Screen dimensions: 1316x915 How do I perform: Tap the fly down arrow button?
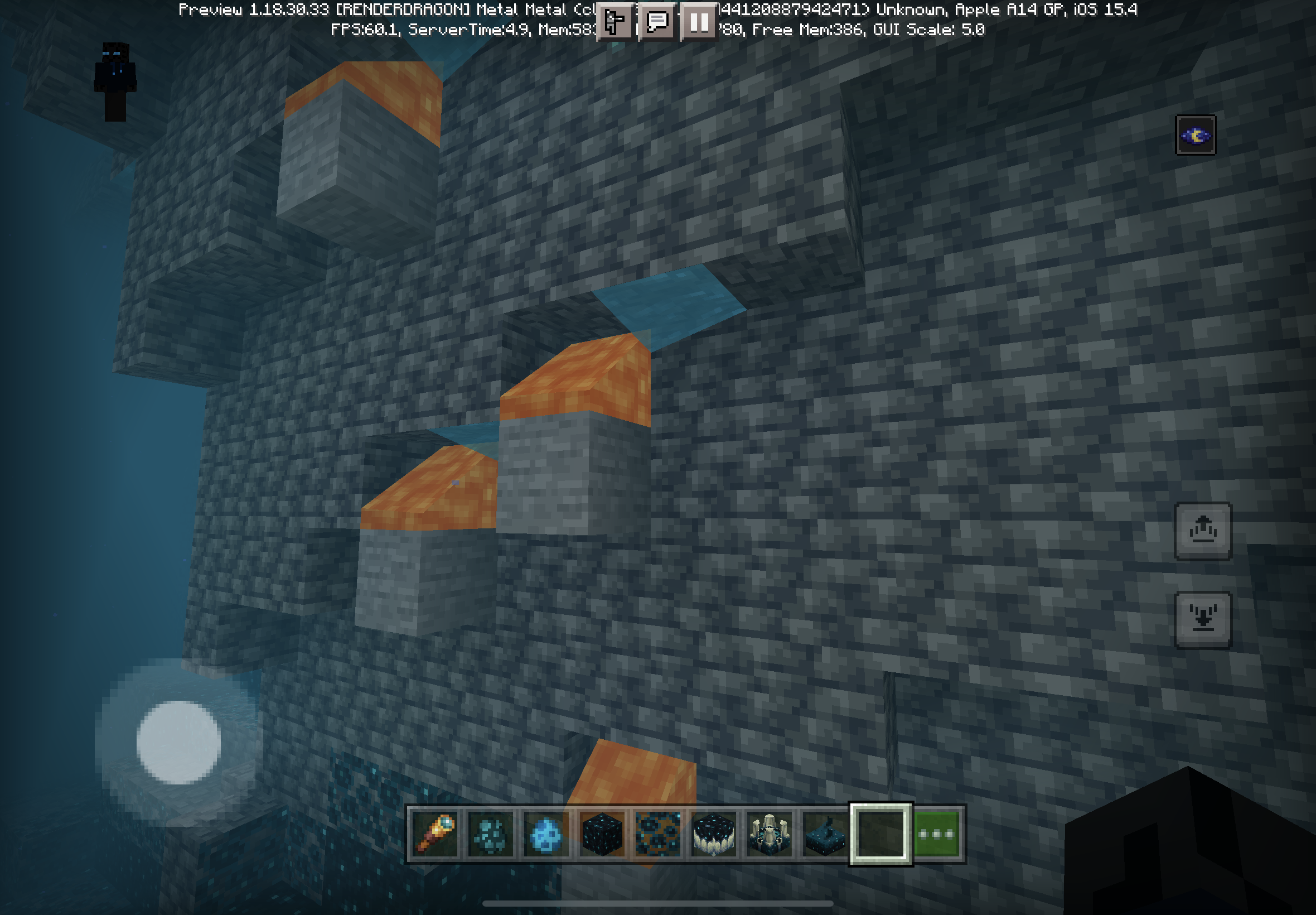point(1203,620)
